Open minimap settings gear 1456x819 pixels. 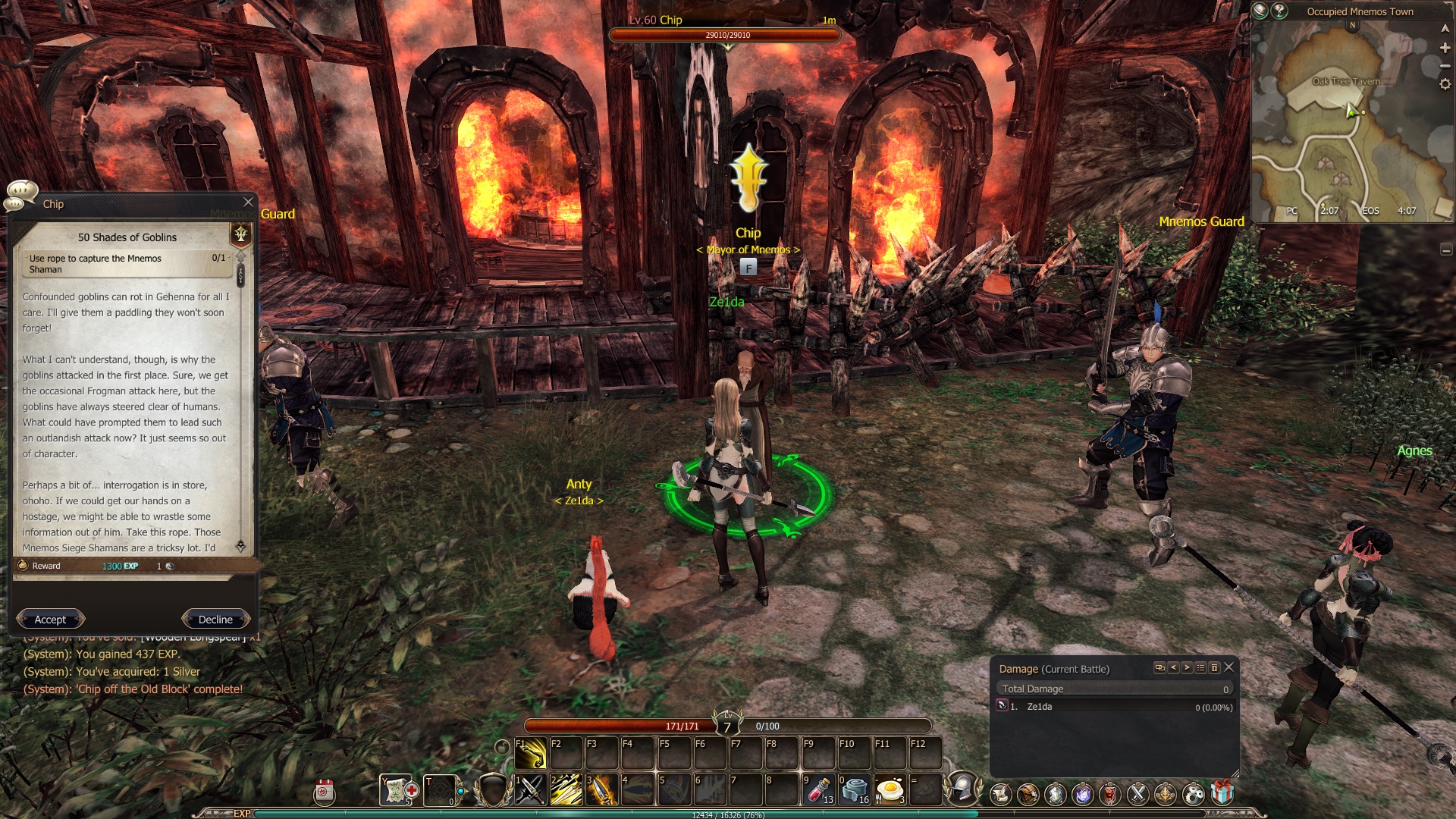pyautogui.click(x=1445, y=84)
